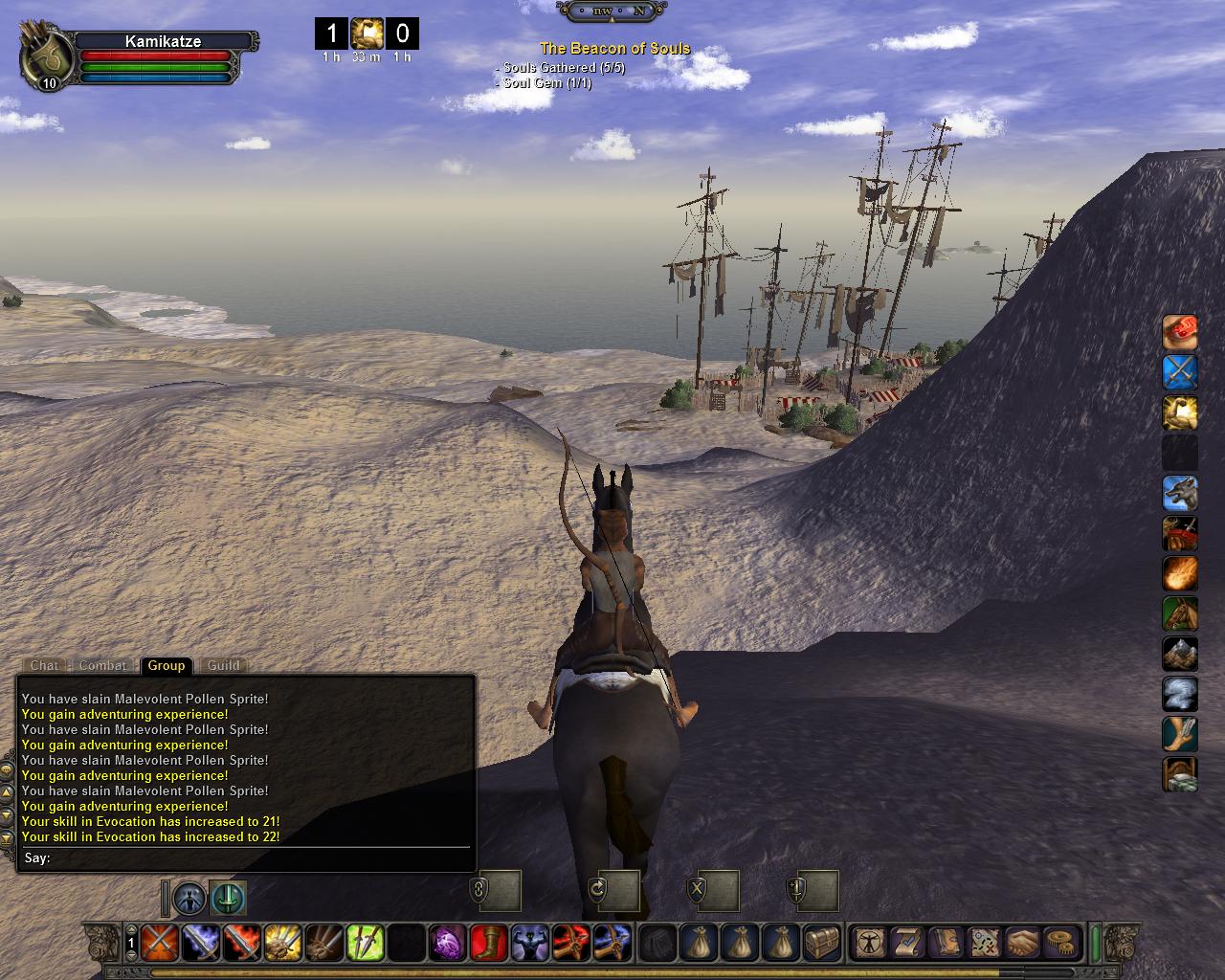Open the Combat log tab

point(102,665)
